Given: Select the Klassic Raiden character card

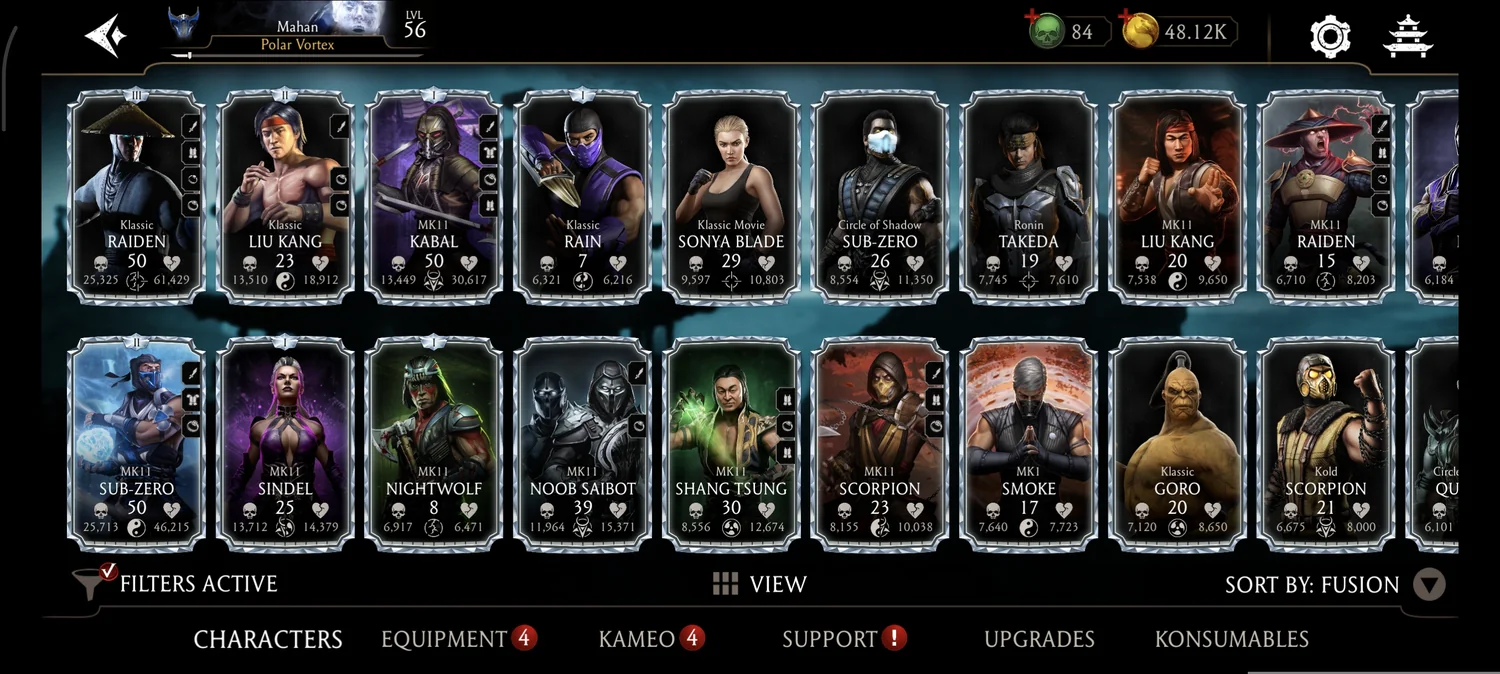Looking at the screenshot, I should click(x=136, y=195).
